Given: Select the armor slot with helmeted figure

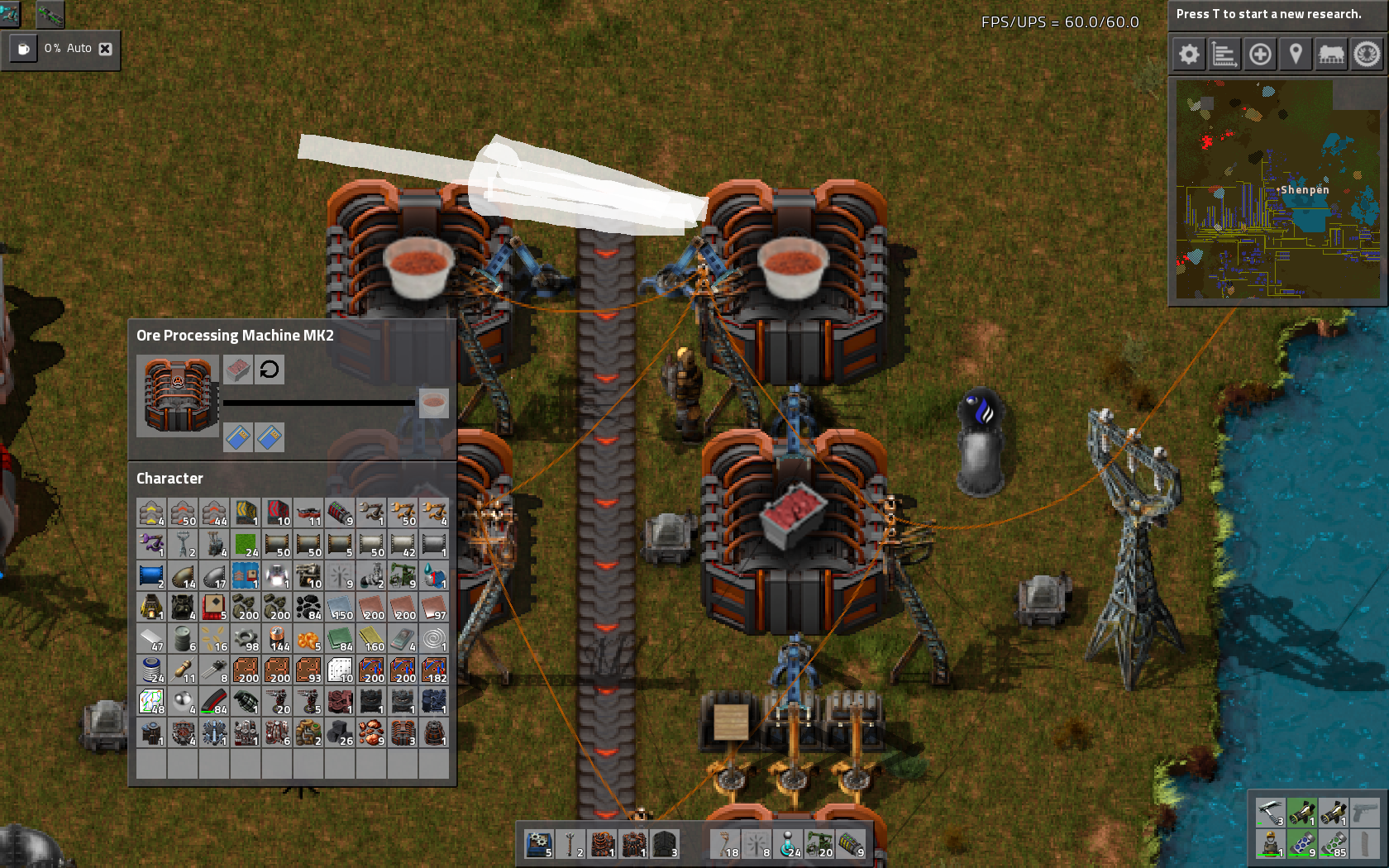Looking at the screenshot, I should [x=1270, y=844].
